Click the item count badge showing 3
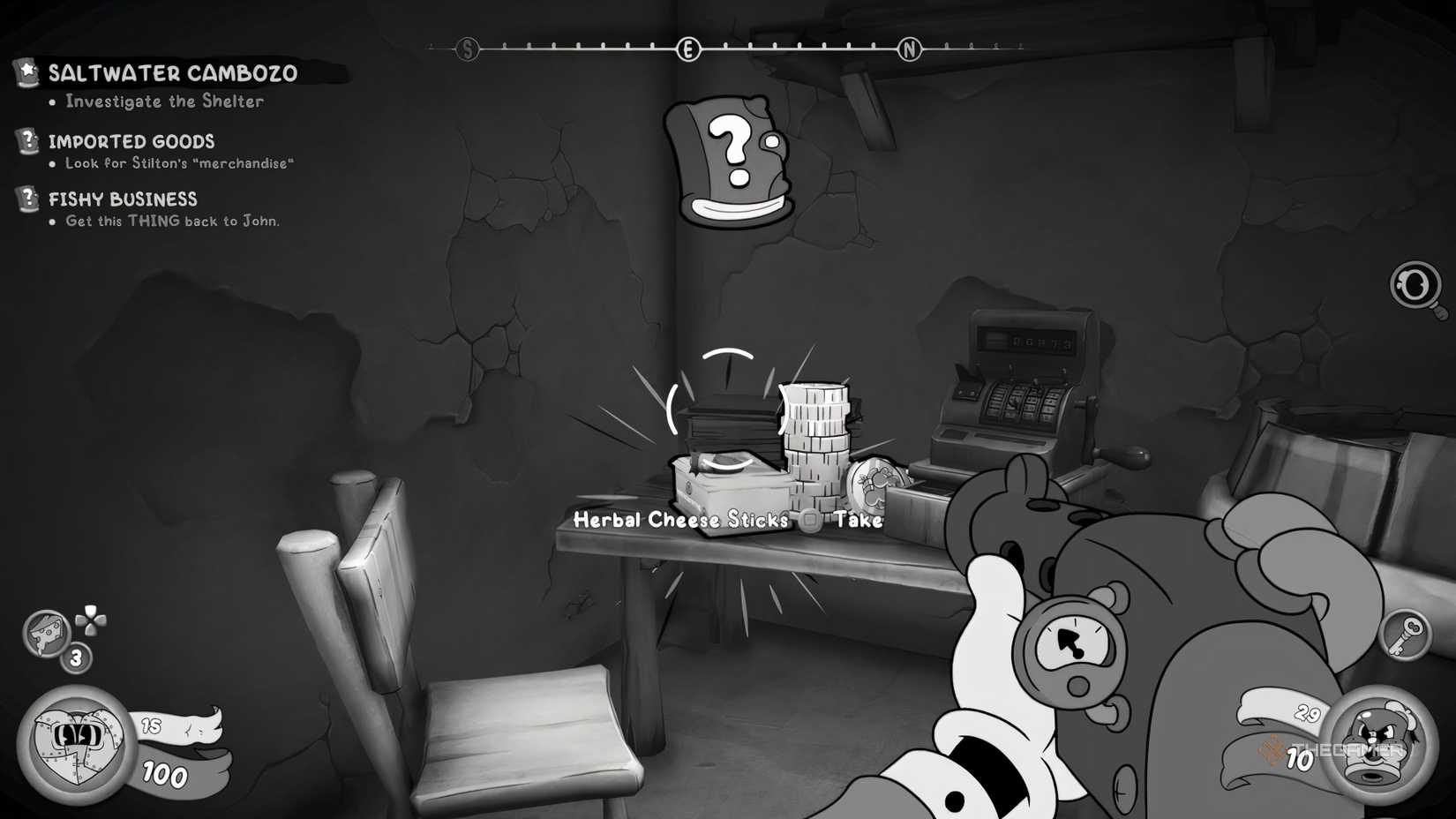1456x819 pixels. tap(75, 657)
